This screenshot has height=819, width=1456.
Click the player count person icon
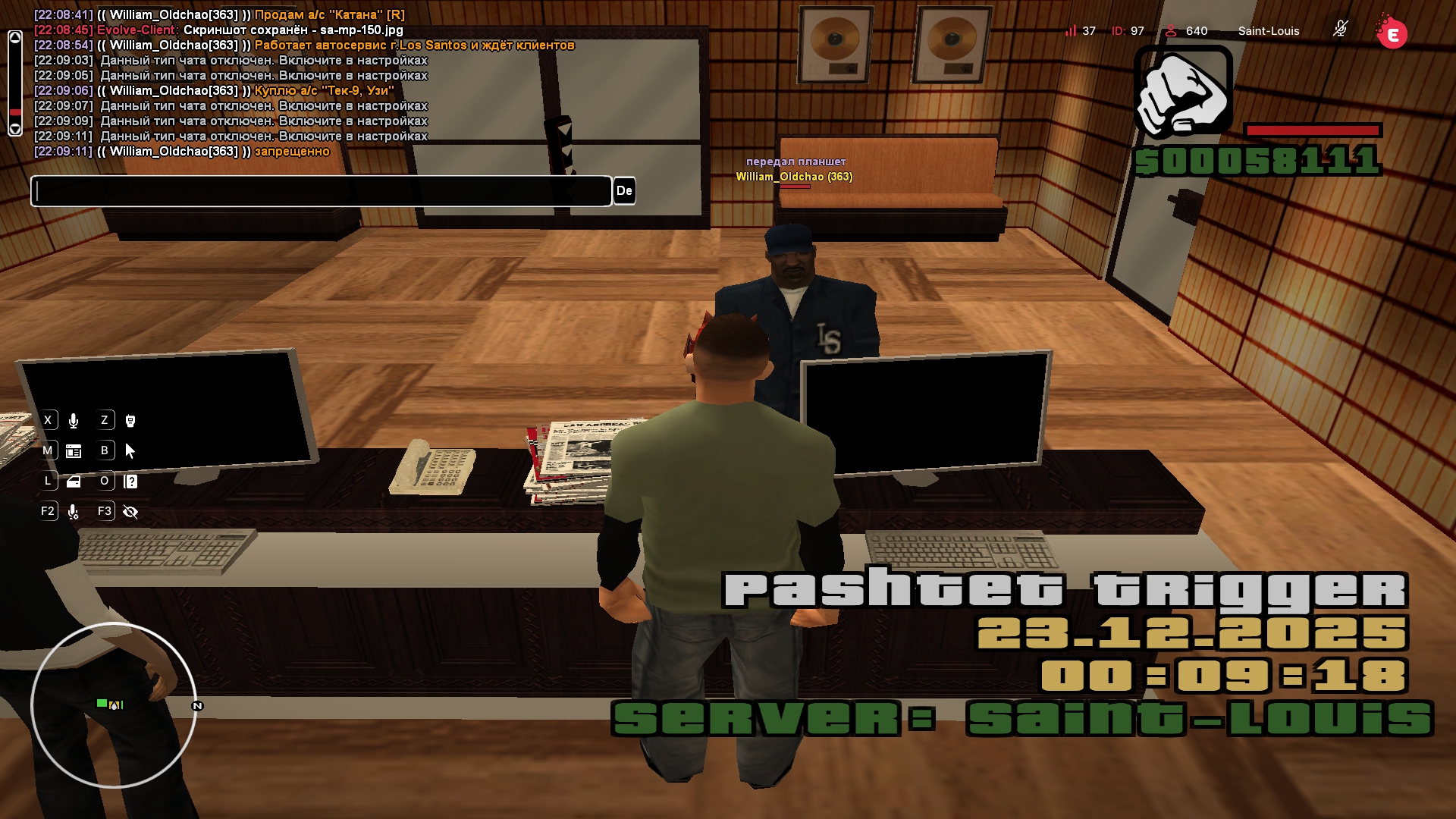[x=1171, y=31]
